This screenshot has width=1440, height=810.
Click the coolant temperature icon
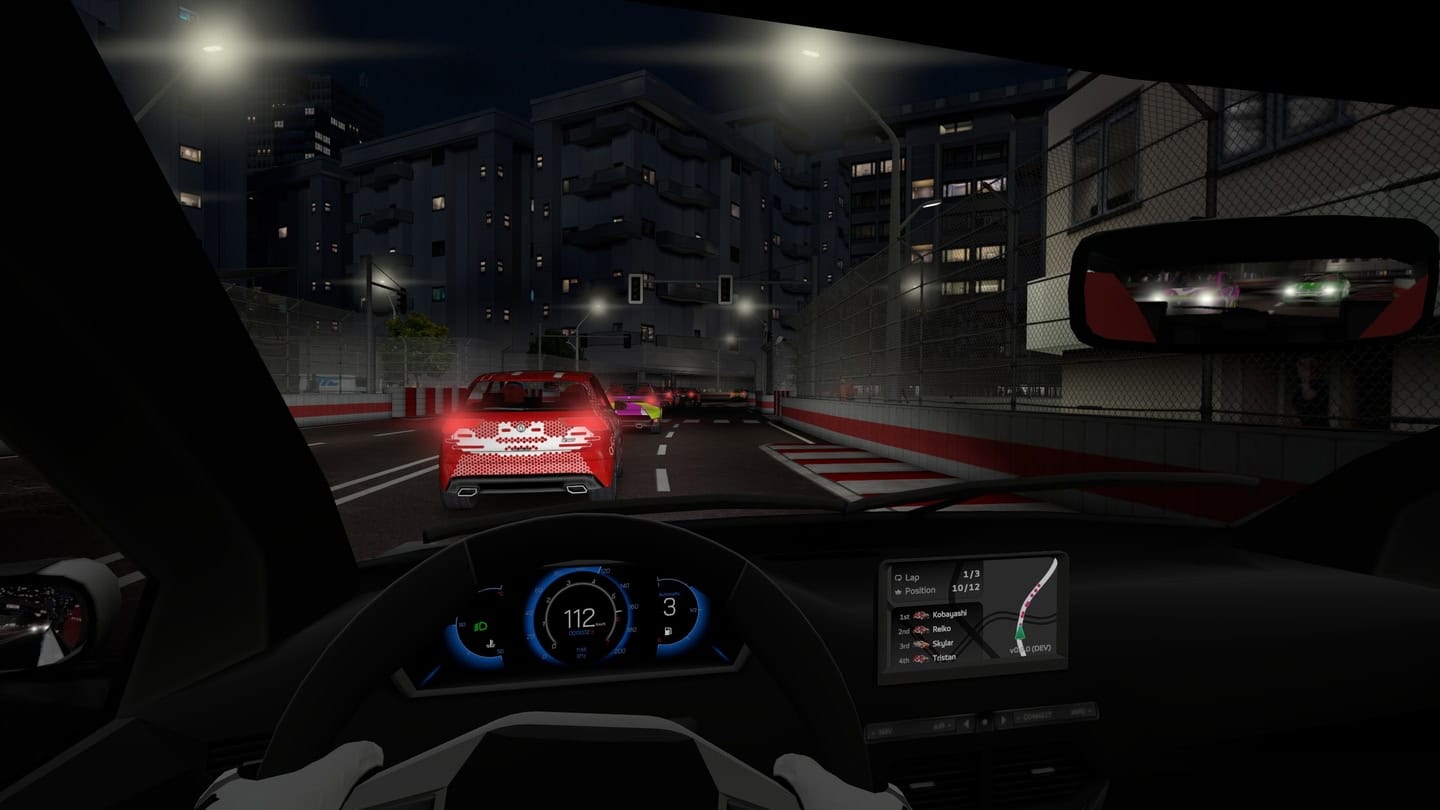pyautogui.click(x=491, y=644)
